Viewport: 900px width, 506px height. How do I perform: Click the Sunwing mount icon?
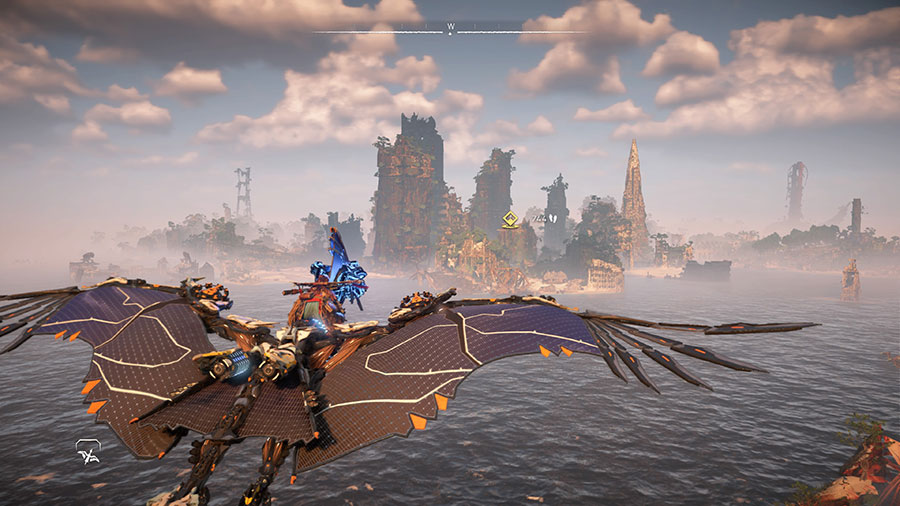coord(88,453)
